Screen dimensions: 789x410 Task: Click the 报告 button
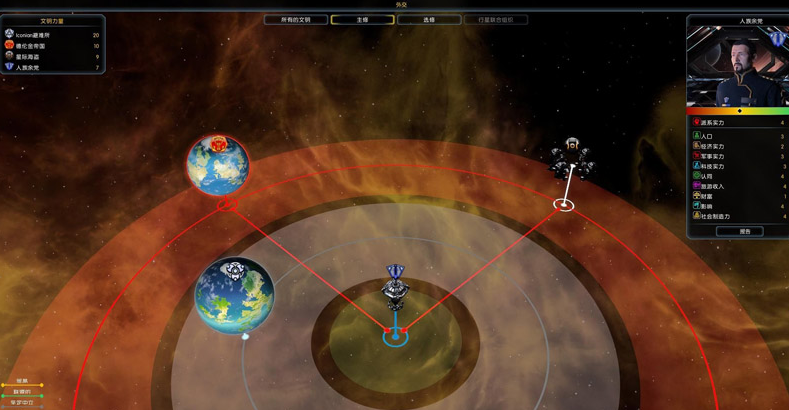click(x=739, y=231)
